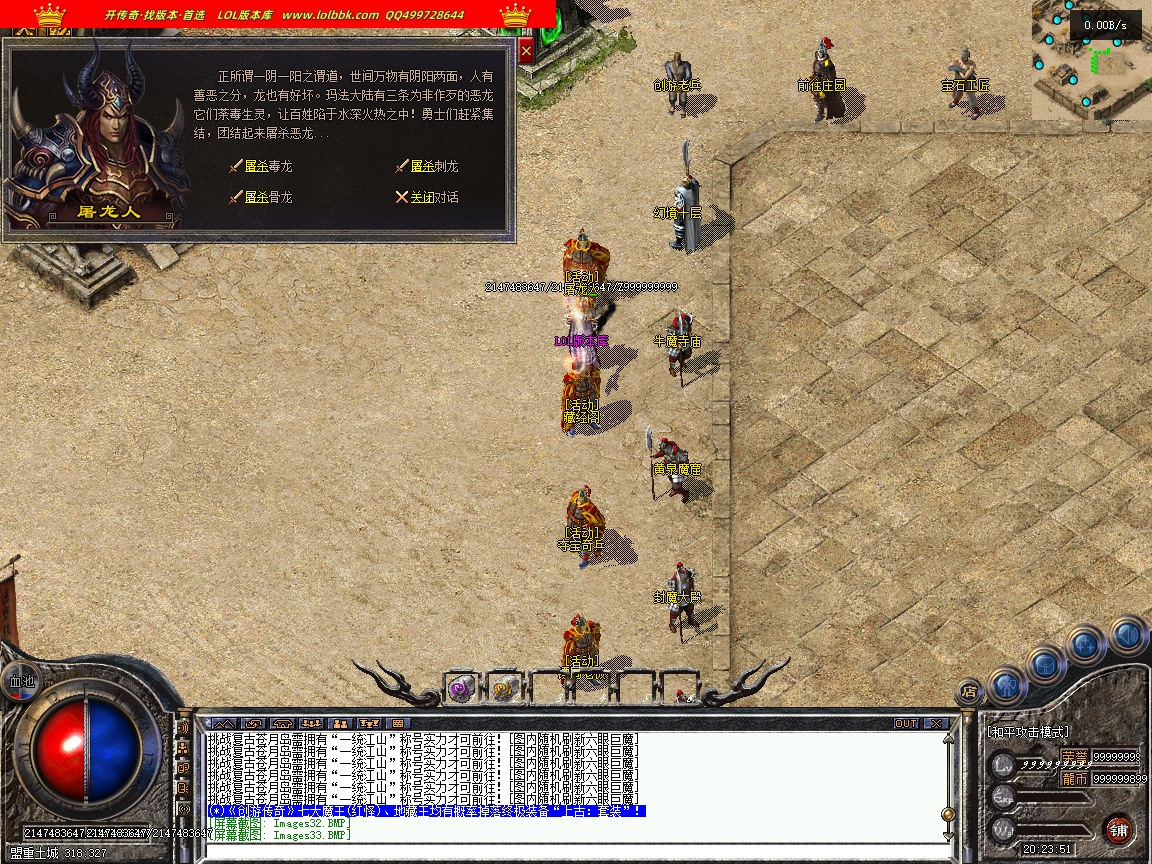Click the blue speaker orb button
Viewport: 1152px width, 864px height.
coord(1127,634)
